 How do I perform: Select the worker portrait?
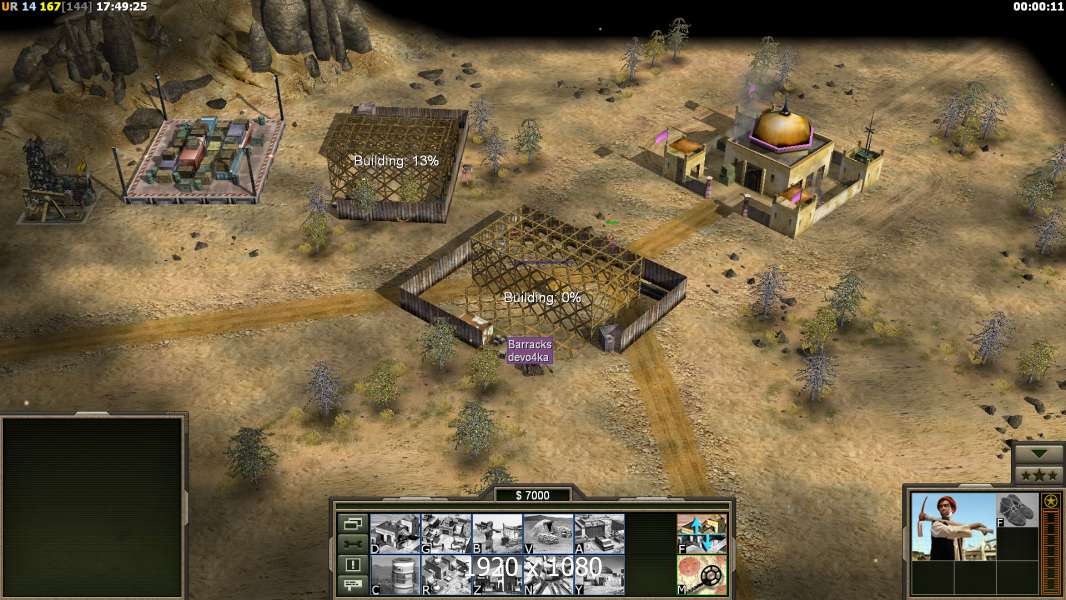pyautogui.click(x=953, y=526)
